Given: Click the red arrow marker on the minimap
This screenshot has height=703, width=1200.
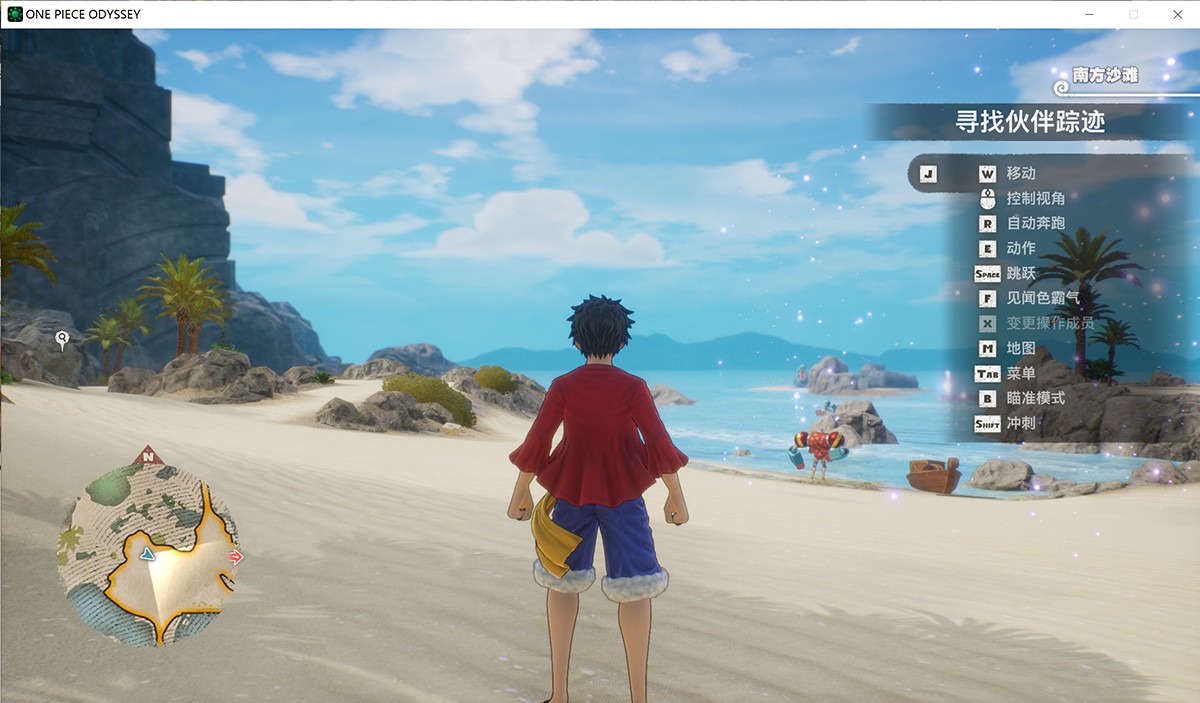Looking at the screenshot, I should click(x=236, y=557).
